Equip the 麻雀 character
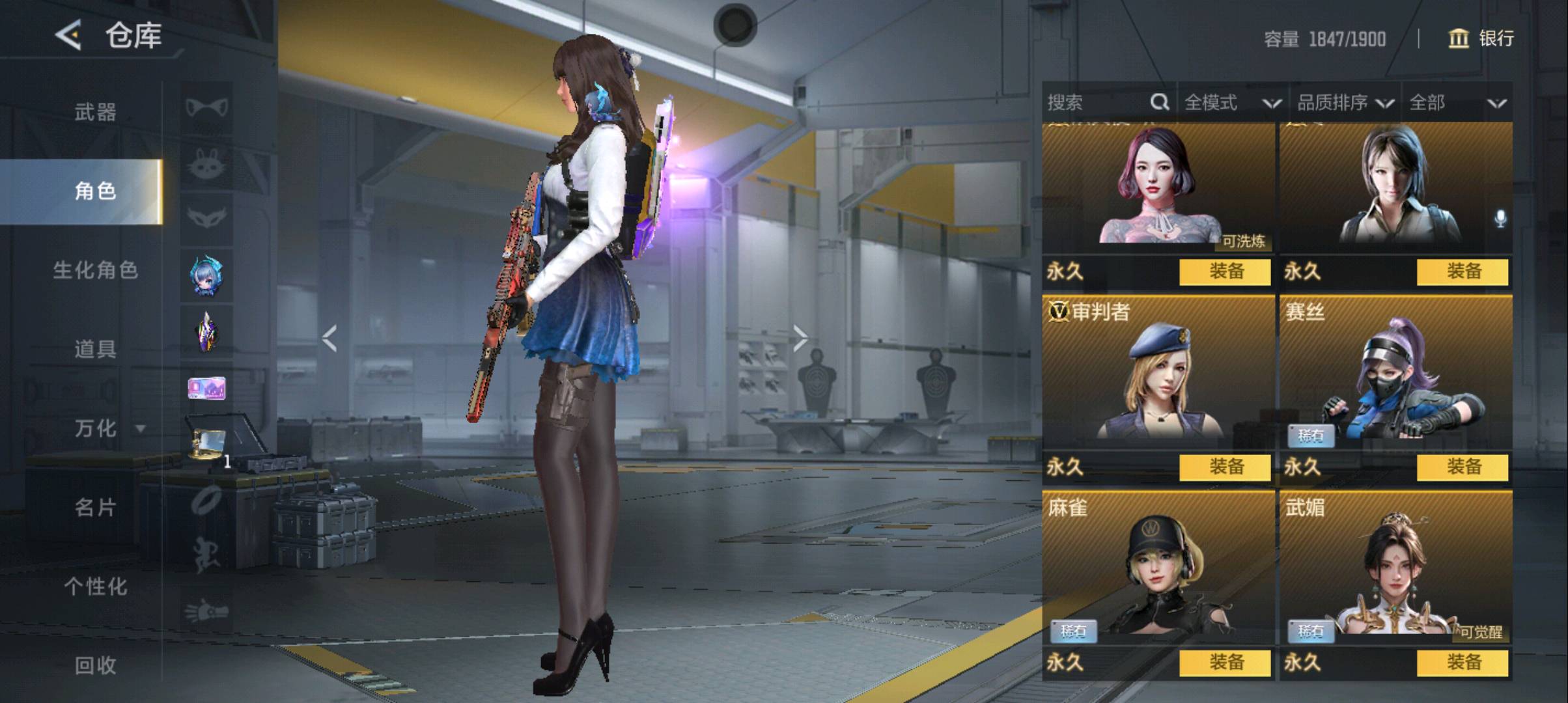 (1225, 663)
